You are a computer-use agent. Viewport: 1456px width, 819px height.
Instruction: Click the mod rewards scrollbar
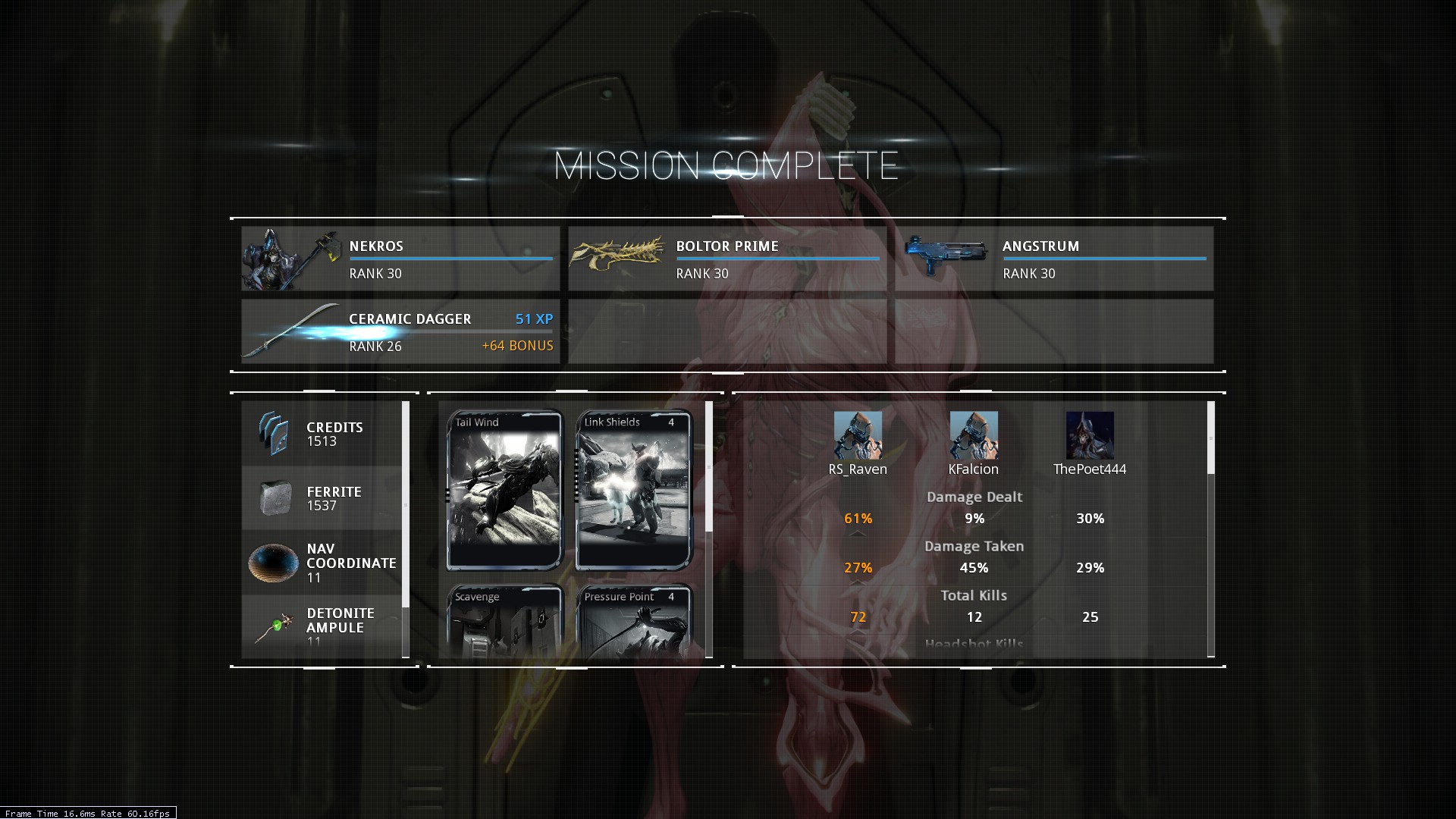click(x=709, y=467)
